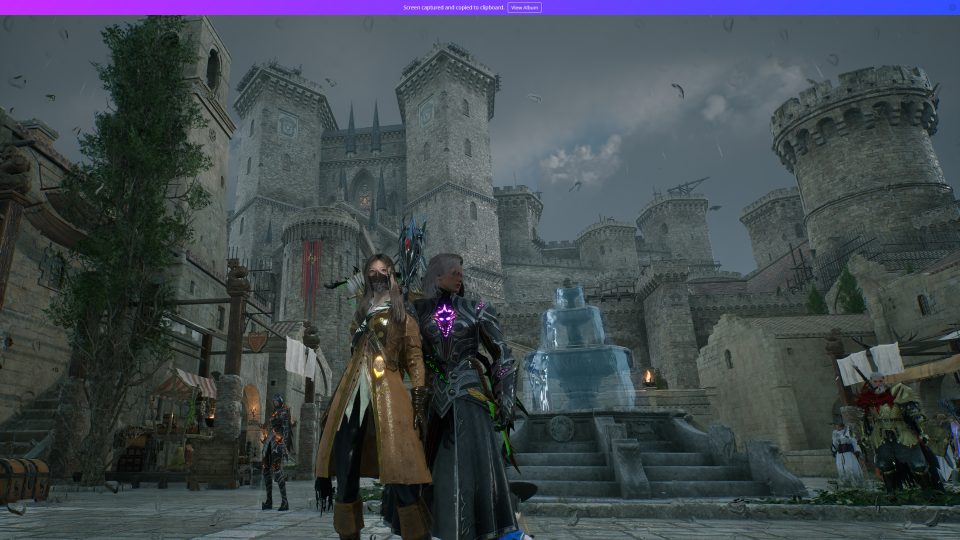960x540 pixels.
Task: Open the View Album button
Action: click(x=524, y=7)
